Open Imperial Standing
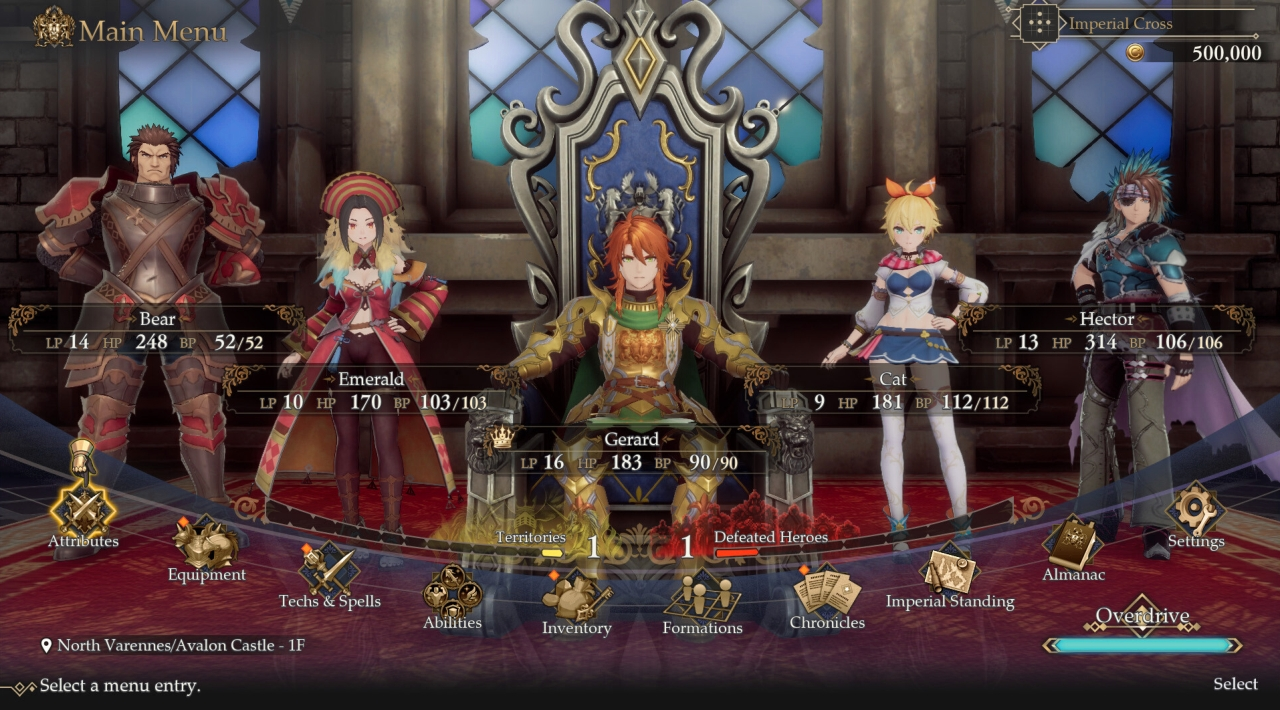The image size is (1280, 710). pyautogui.click(x=950, y=570)
